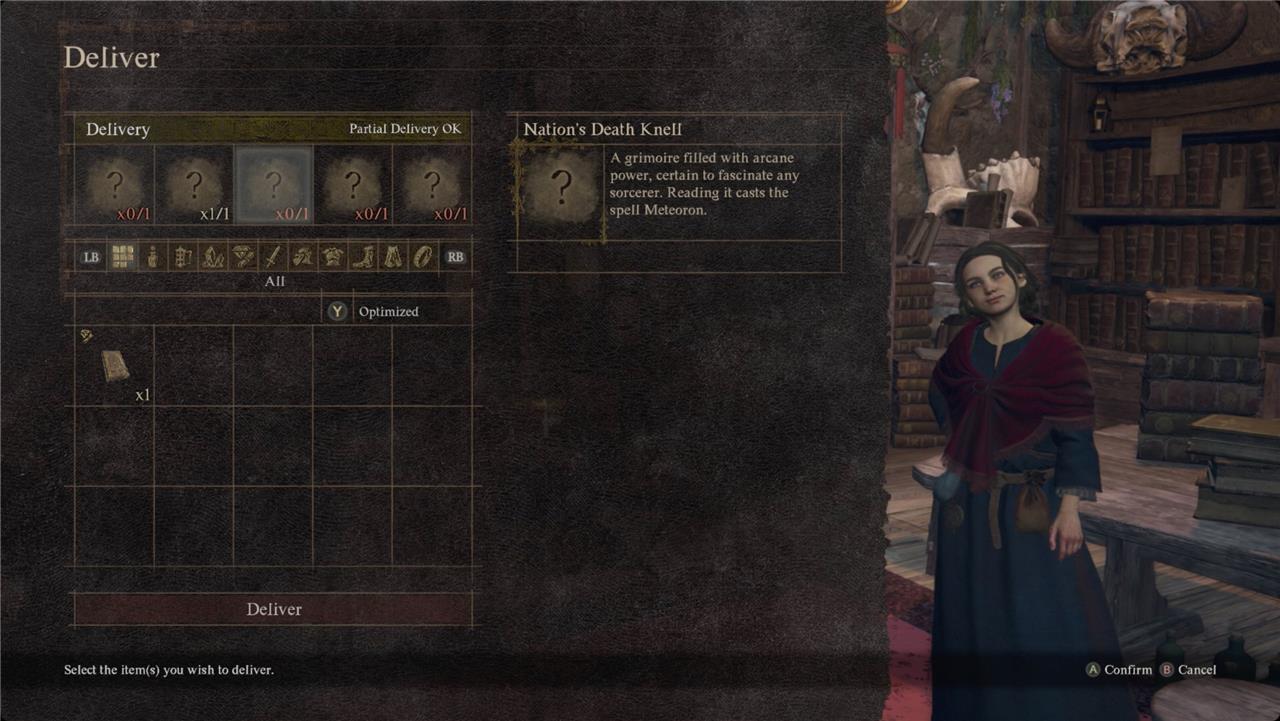Switch to the sword weapons tab
This screenshot has width=1280, height=721.
[273, 257]
